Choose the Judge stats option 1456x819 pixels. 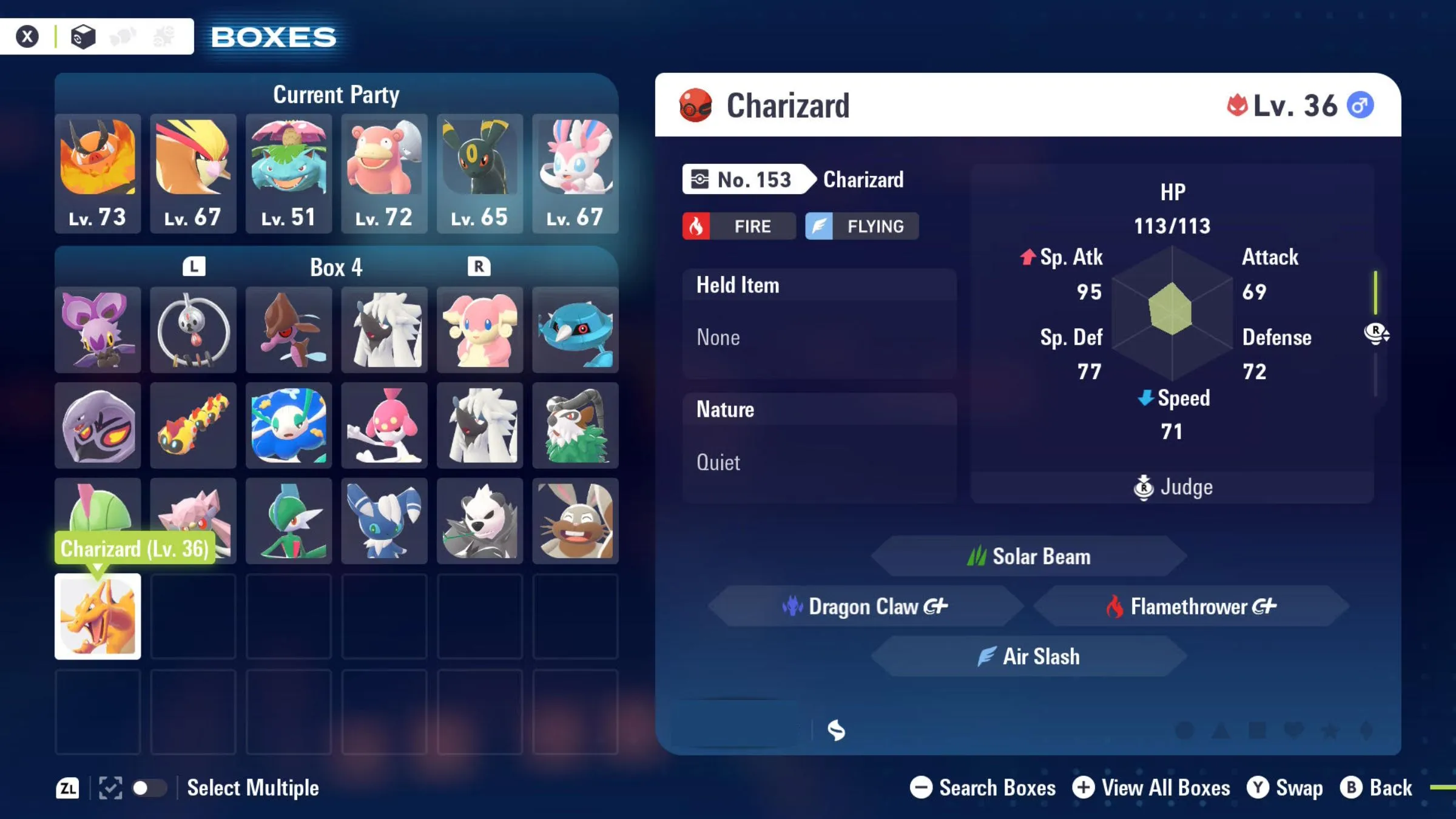(x=1173, y=487)
